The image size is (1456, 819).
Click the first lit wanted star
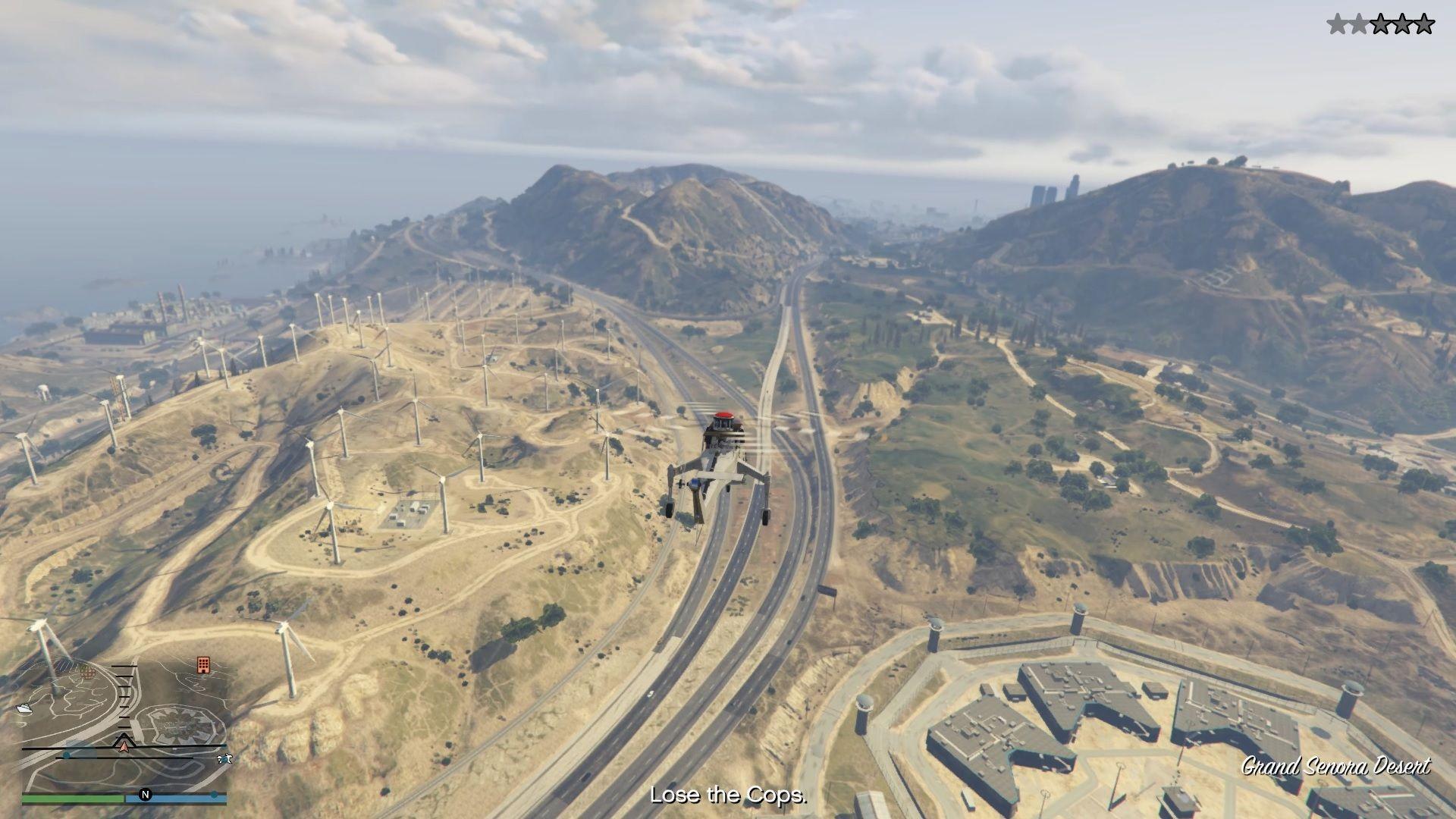1337,24
